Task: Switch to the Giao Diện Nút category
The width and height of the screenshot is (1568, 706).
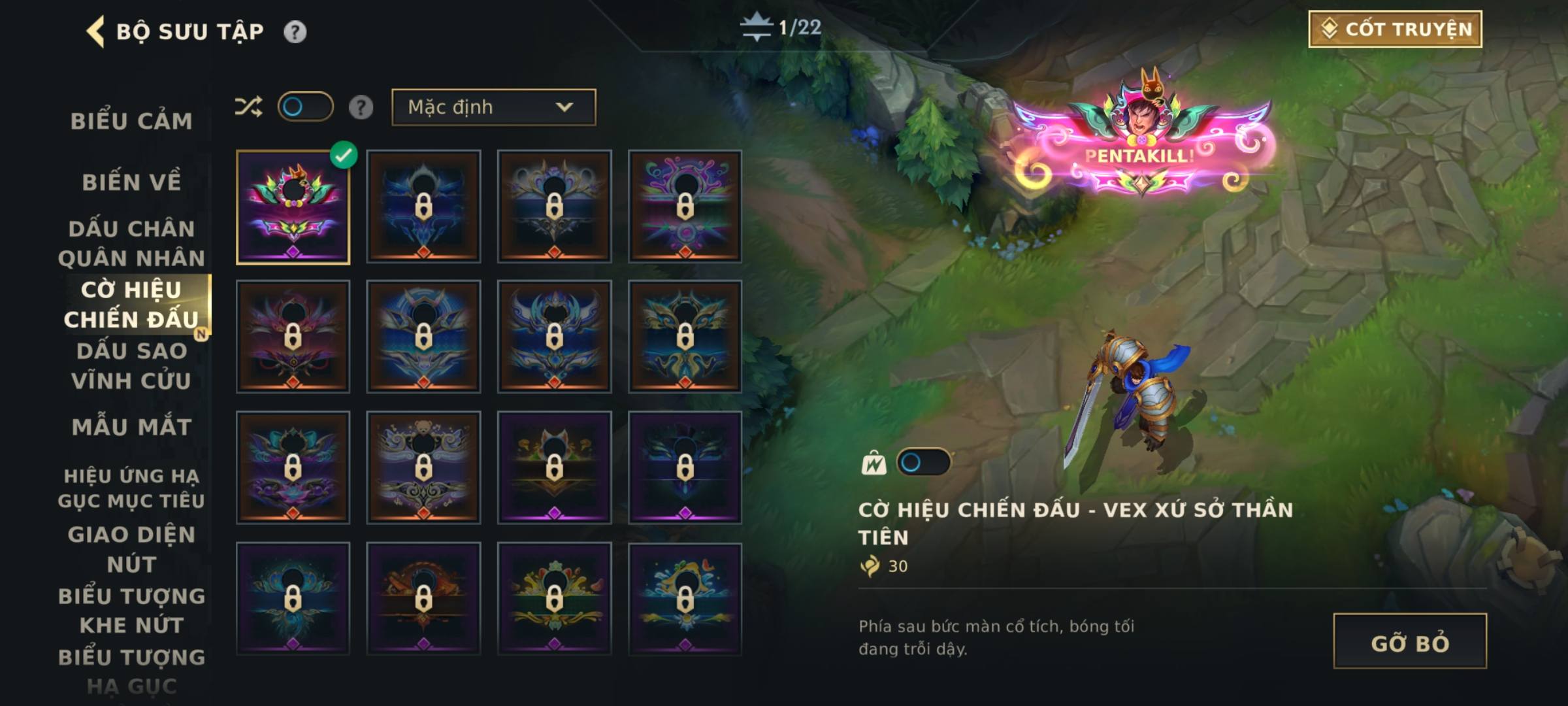Action: 131,549
